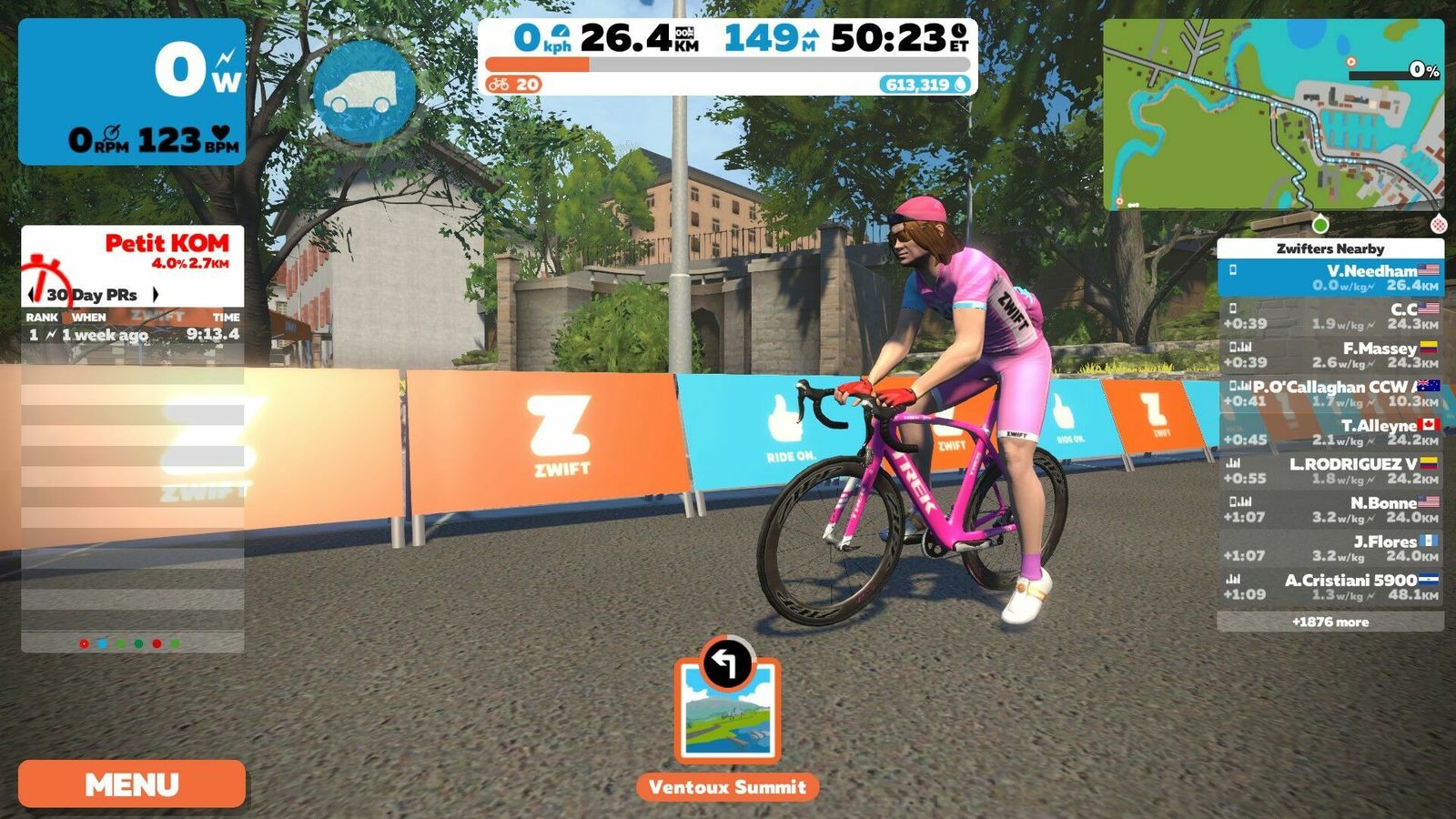The width and height of the screenshot is (1456, 819).
Task: Show previous Petit KOM leaderboard with left arrow
Action: coord(34,295)
